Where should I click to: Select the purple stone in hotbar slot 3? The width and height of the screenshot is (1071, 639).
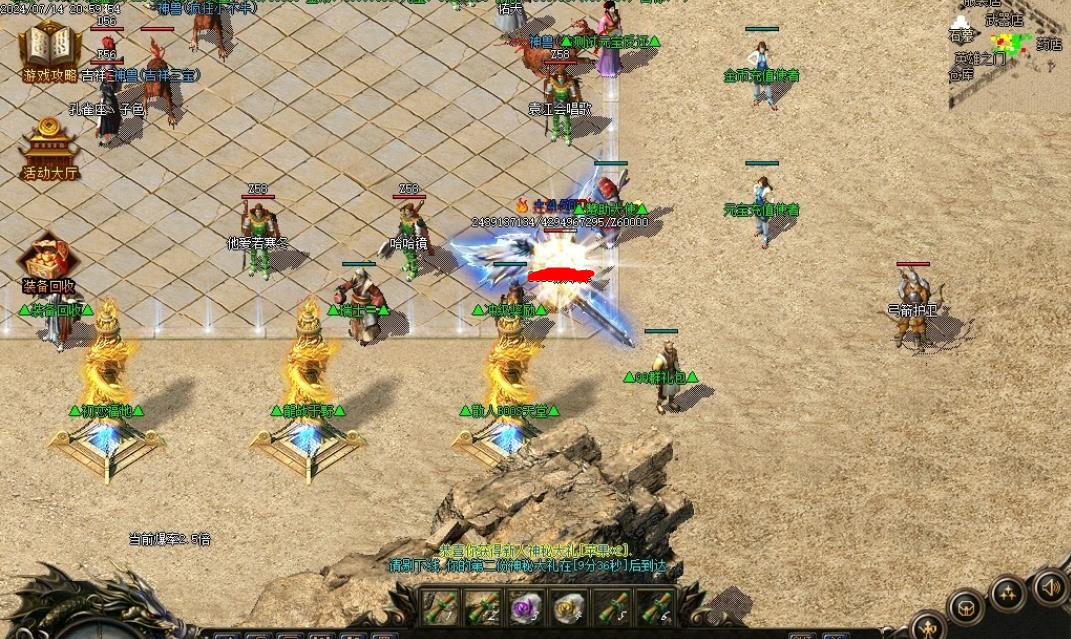[526, 608]
